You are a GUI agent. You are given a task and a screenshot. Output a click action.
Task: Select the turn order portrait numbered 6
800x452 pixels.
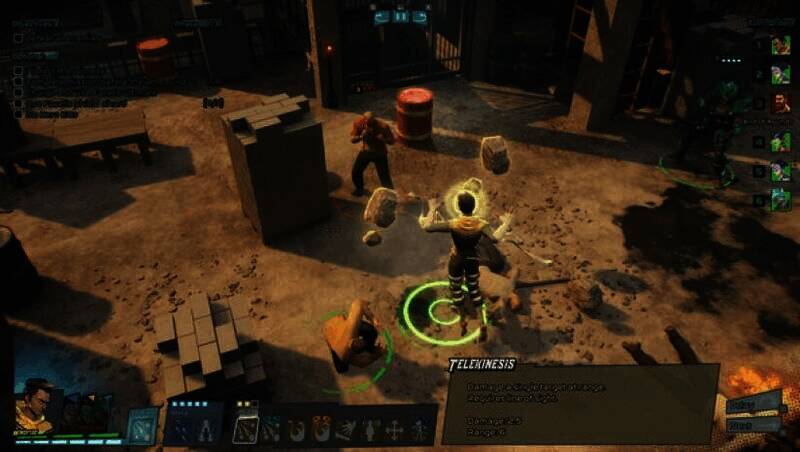780,200
